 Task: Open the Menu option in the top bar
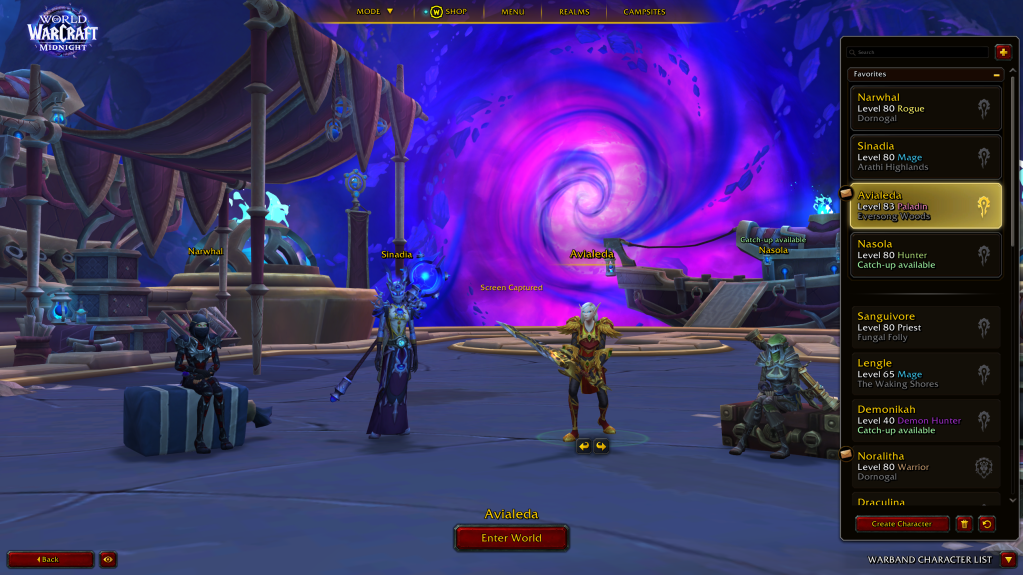(x=513, y=12)
